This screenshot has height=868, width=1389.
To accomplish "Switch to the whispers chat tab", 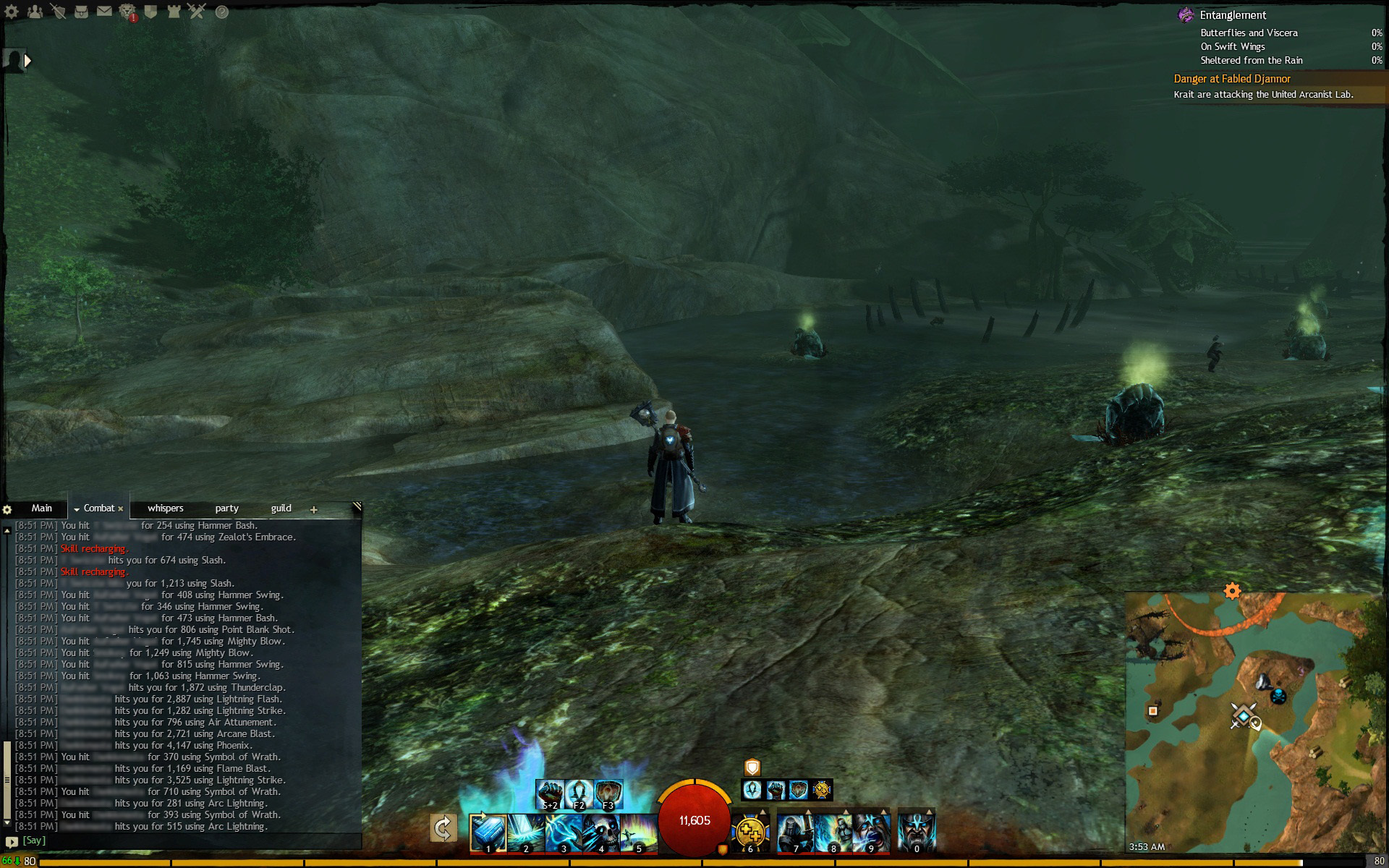I will tap(165, 509).
